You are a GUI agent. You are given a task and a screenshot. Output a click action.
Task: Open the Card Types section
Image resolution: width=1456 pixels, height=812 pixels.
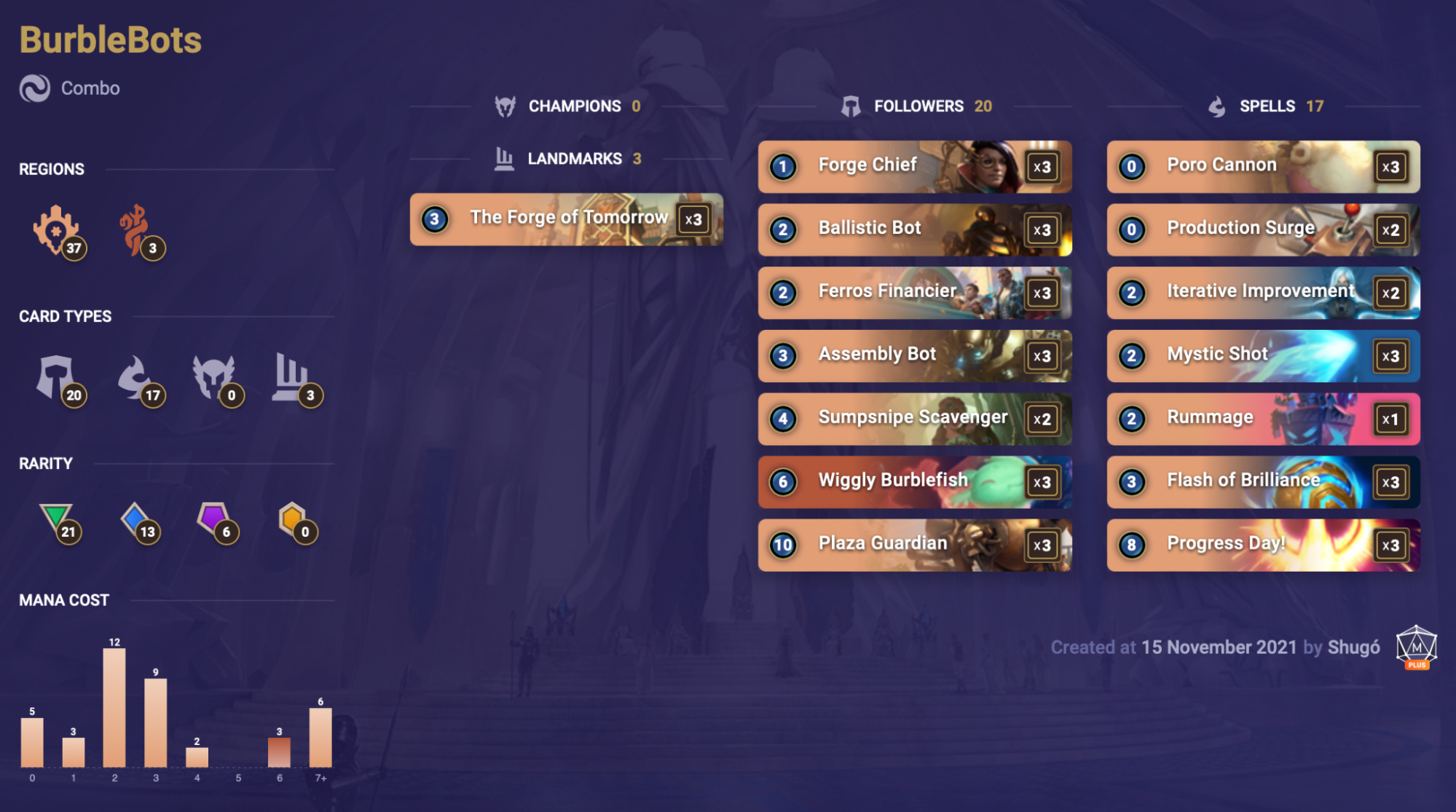click(65, 317)
